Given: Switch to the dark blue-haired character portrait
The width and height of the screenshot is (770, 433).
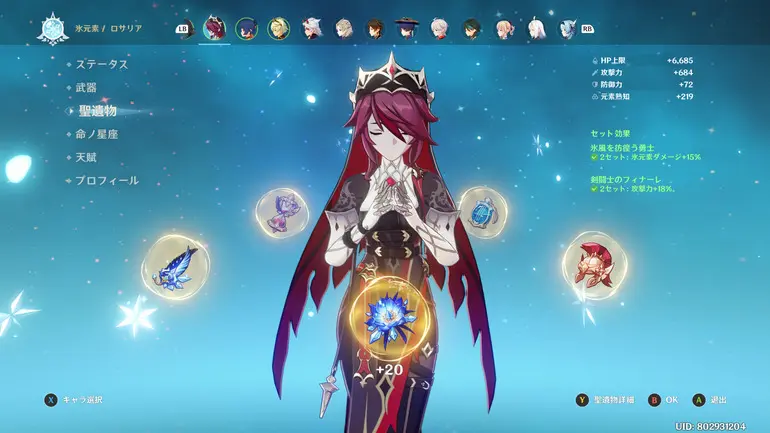Looking at the screenshot, I should (246, 28).
